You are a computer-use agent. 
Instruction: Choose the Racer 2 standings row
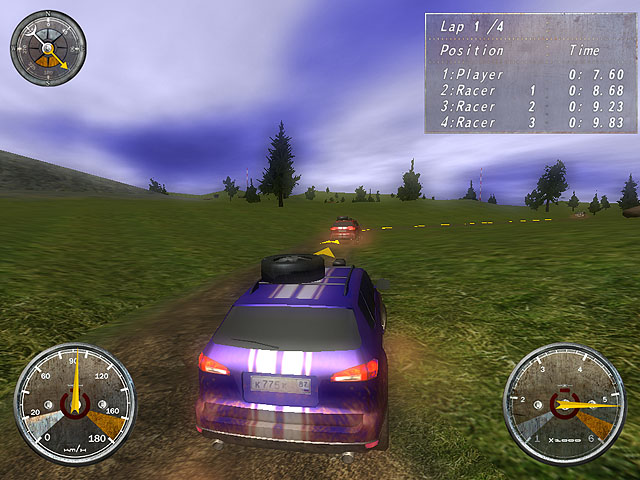pyautogui.click(x=531, y=107)
